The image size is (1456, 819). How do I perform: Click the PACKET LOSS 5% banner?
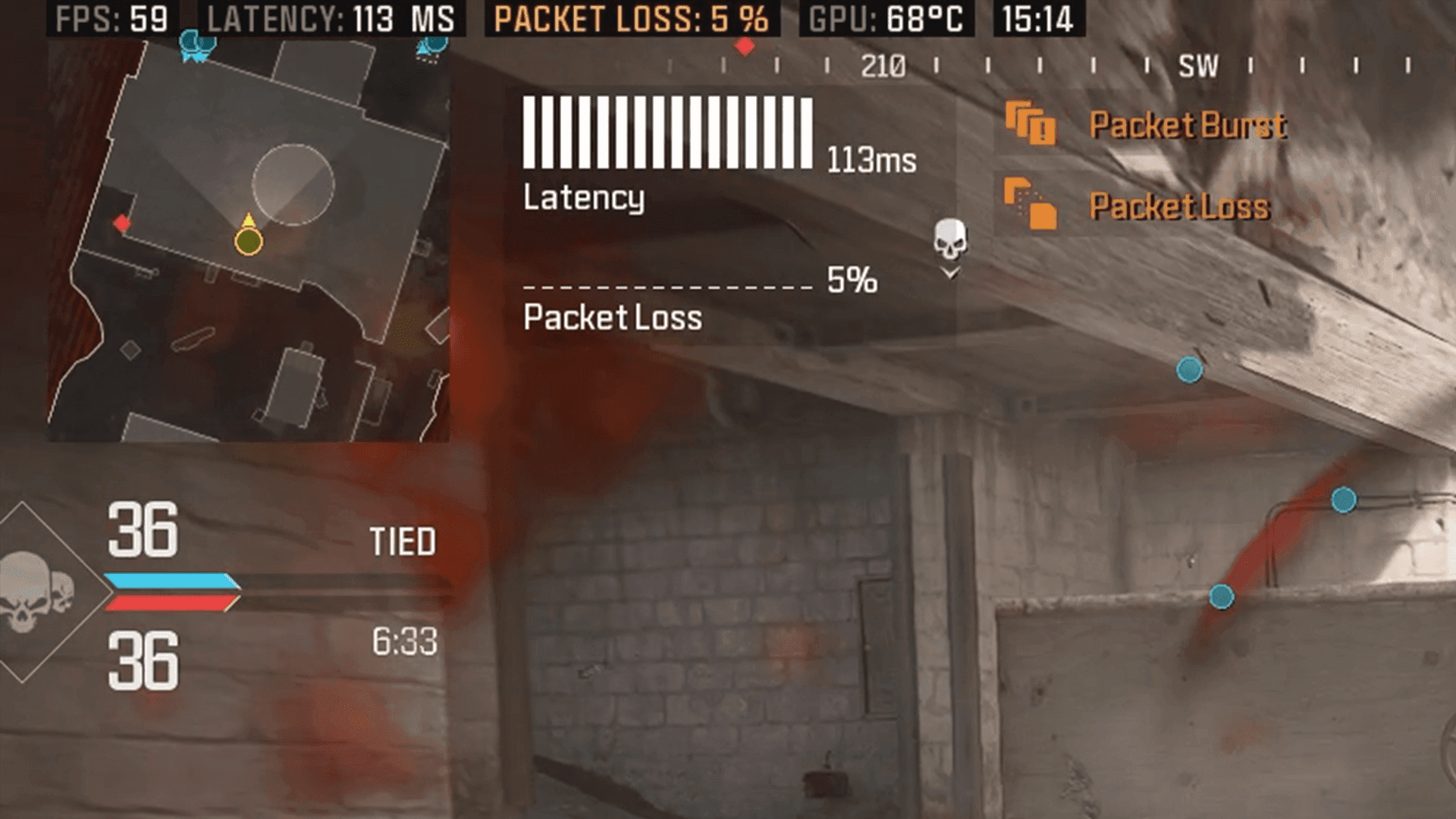click(628, 20)
